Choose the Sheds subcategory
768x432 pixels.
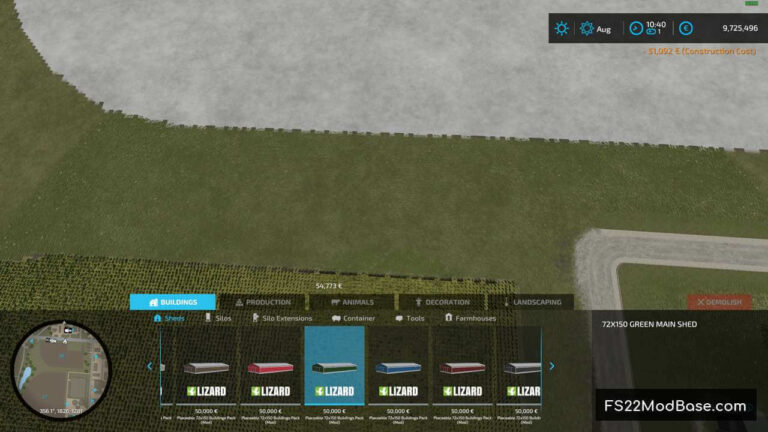(169, 319)
